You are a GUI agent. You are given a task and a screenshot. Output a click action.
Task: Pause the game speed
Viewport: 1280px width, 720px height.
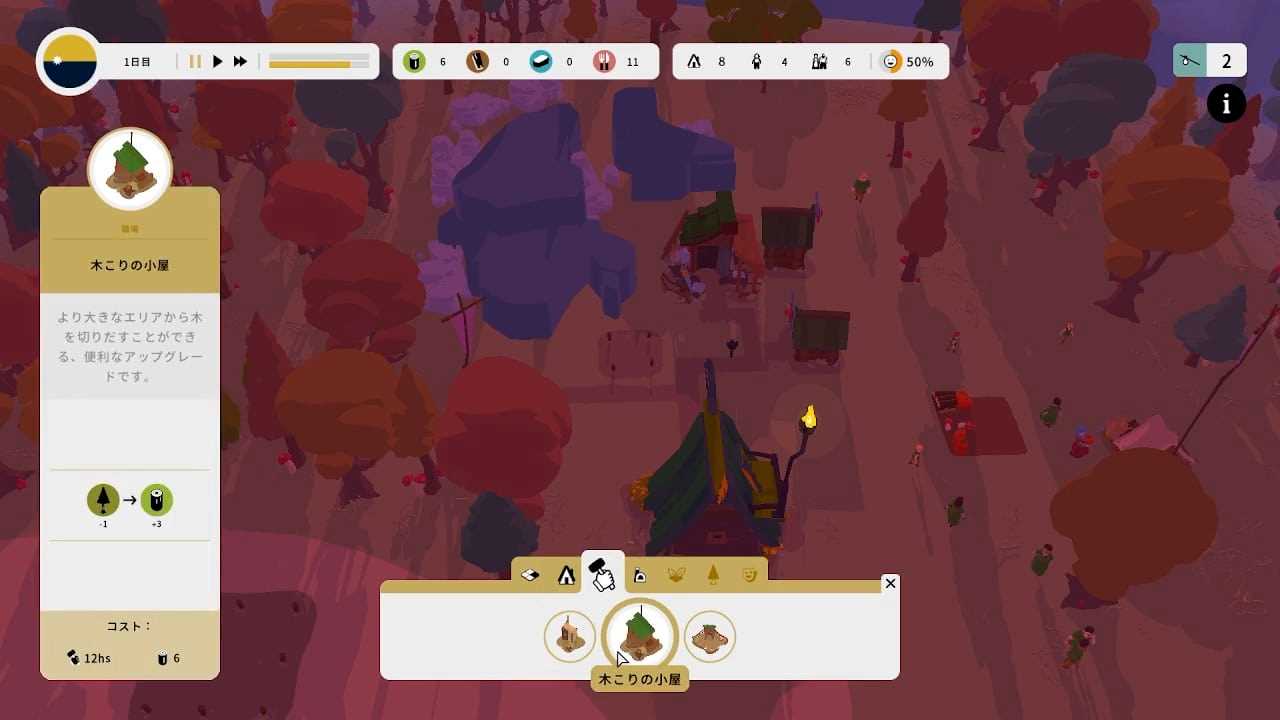point(195,62)
